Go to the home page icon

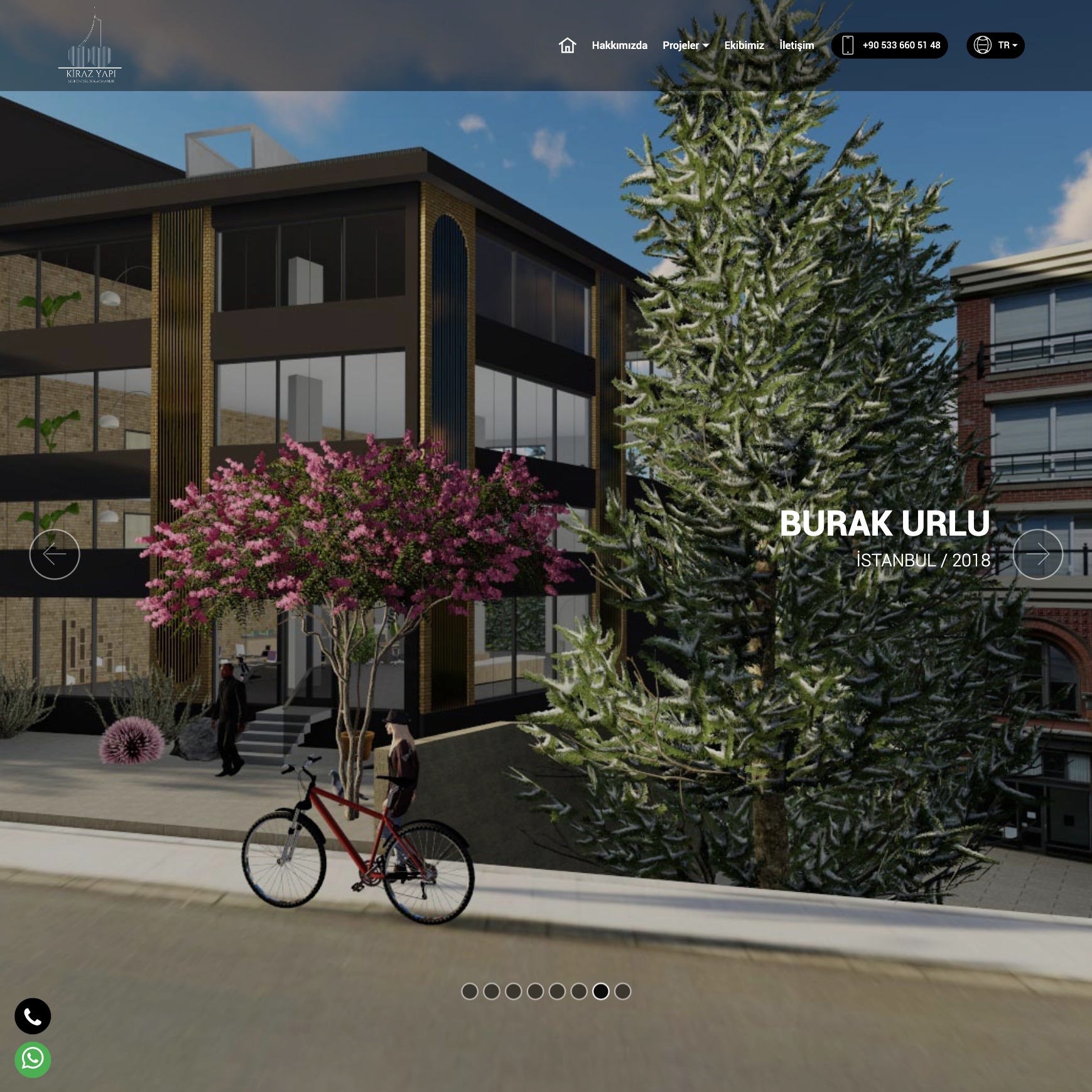pos(567,45)
